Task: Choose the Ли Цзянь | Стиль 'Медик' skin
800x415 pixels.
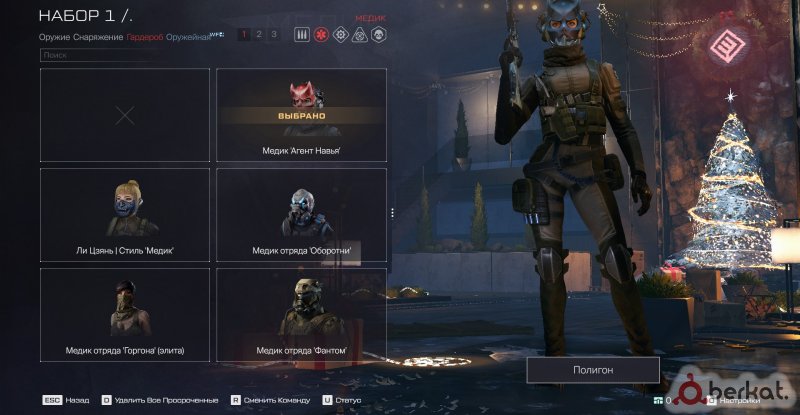Action: pyautogui.click(x=125, y=215)
